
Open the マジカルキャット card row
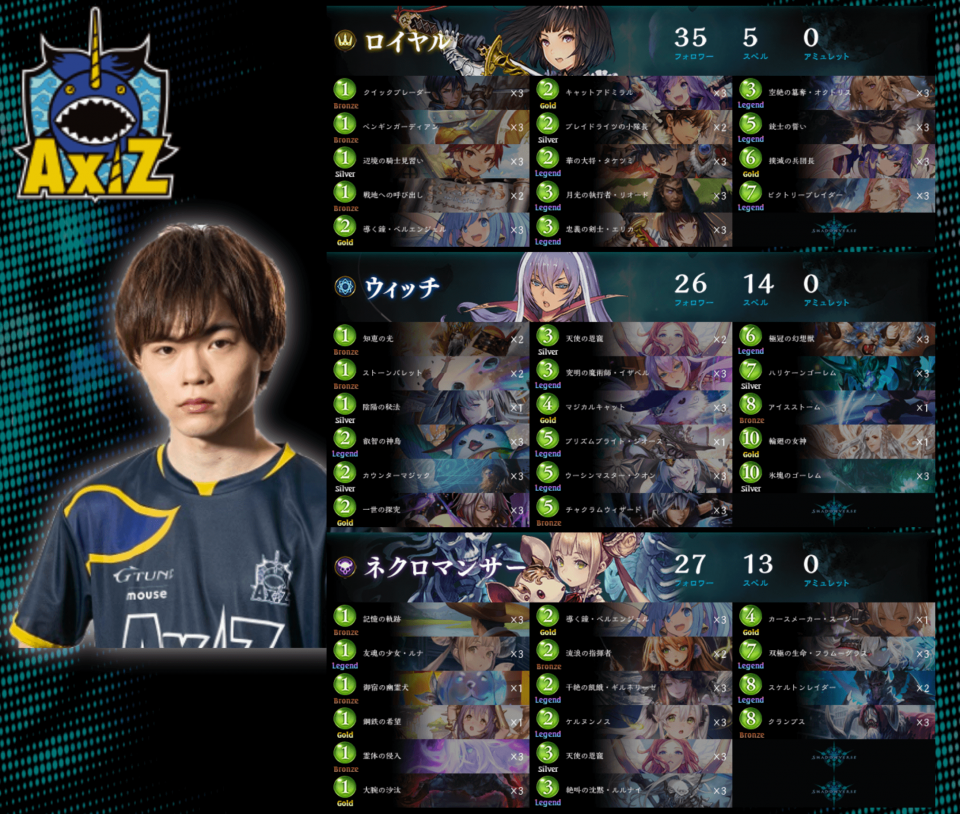(x=632, y=407)
